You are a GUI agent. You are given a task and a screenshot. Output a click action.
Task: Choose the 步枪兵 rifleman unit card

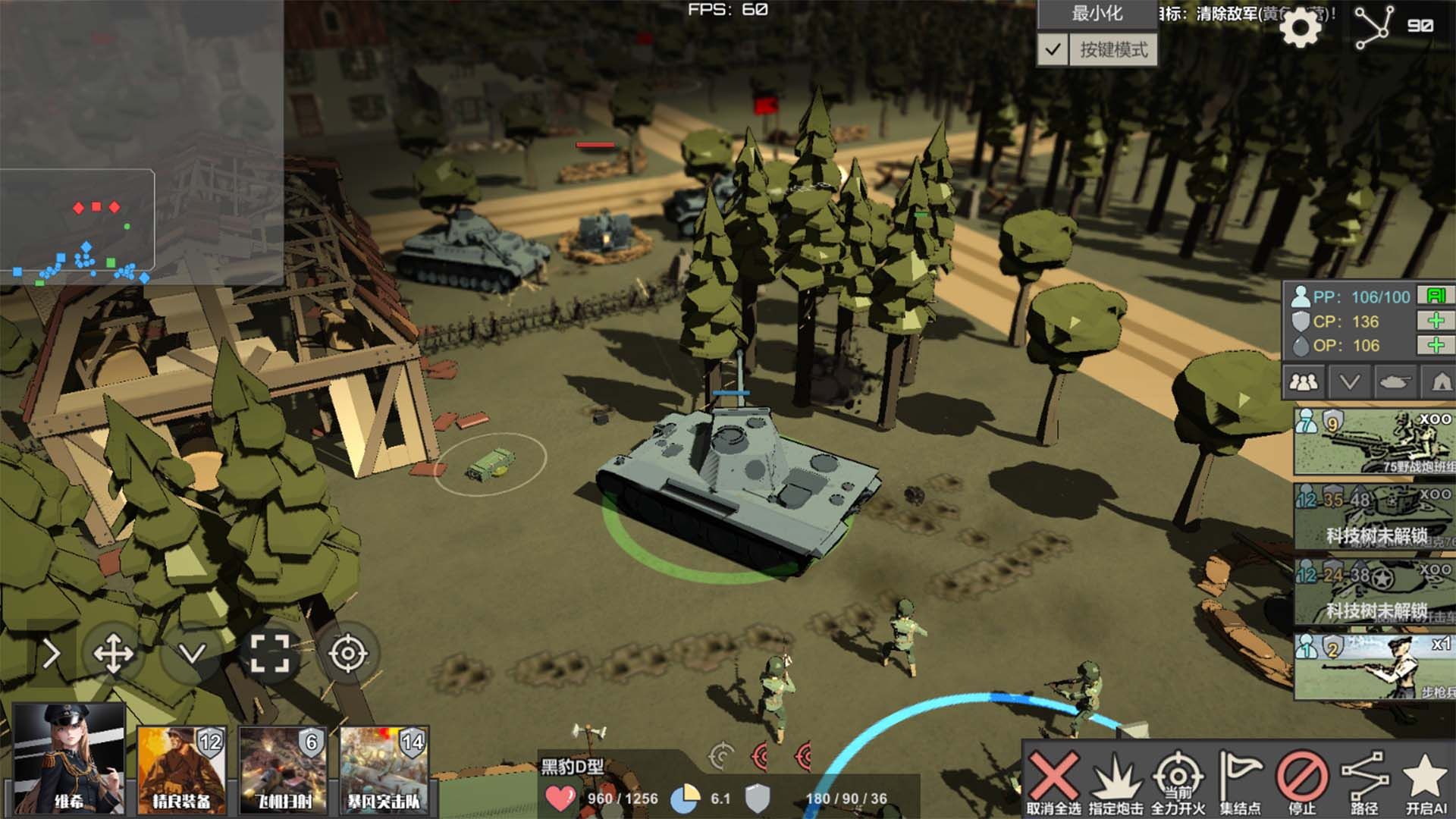pyautogui.click(x=1373, y=667)
